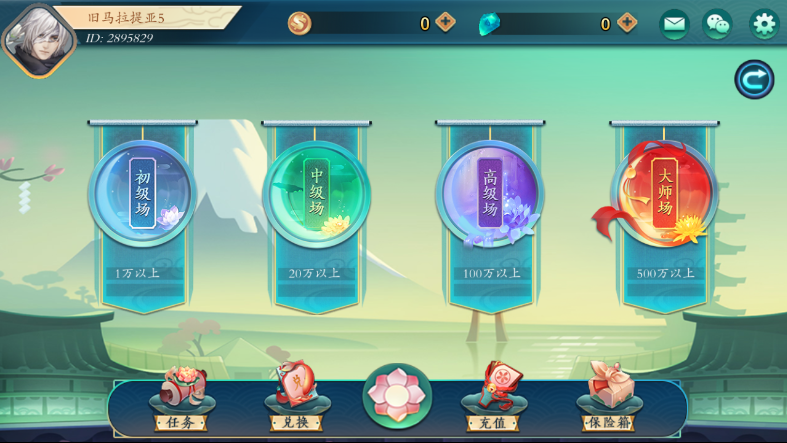Viewport: 787px width, 443px height.
Task: Open the 充值 recharge screen
Action: point(493,400)
